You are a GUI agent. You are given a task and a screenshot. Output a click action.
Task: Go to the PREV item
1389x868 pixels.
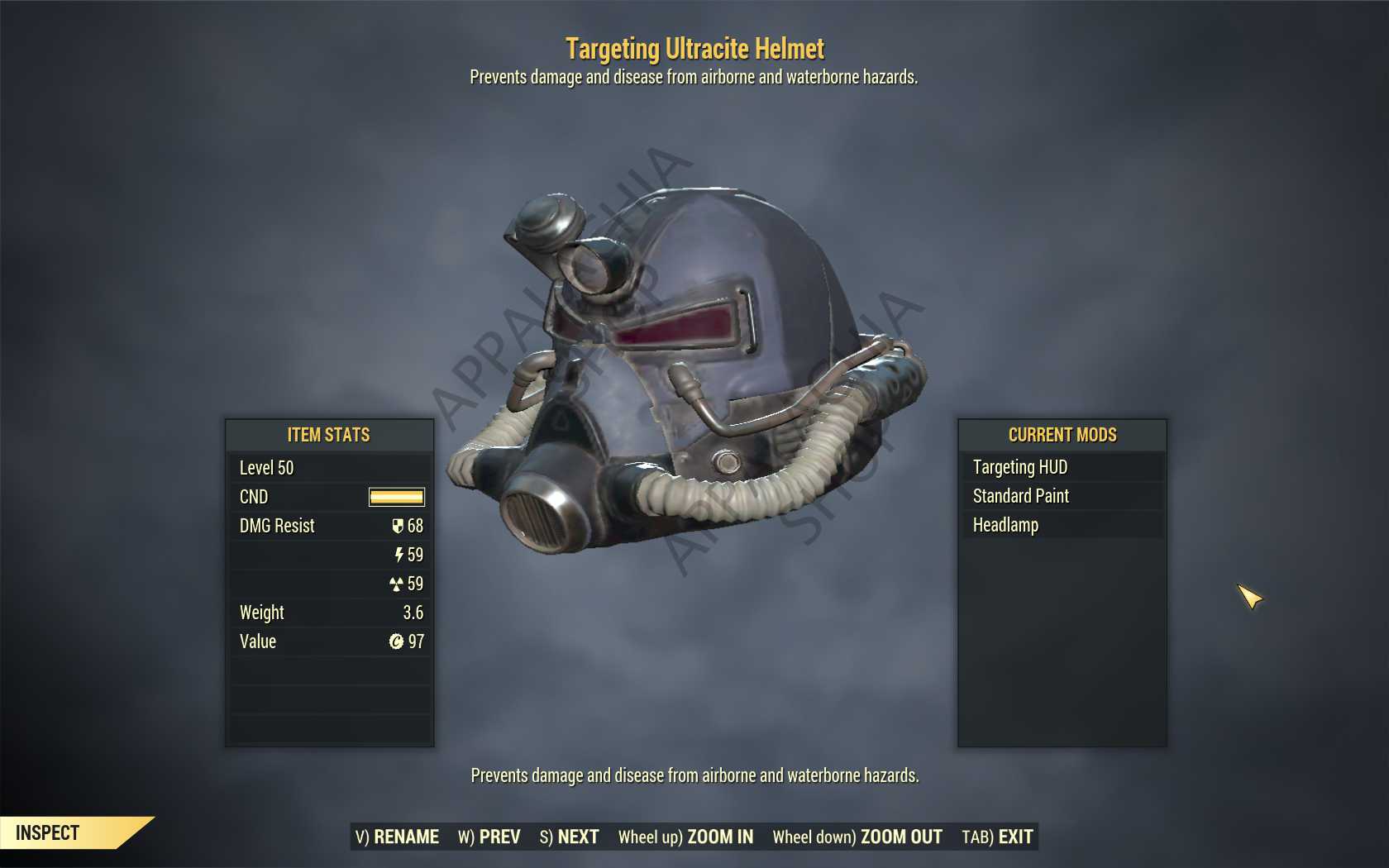pyautogui.click(x=489, y=837)
